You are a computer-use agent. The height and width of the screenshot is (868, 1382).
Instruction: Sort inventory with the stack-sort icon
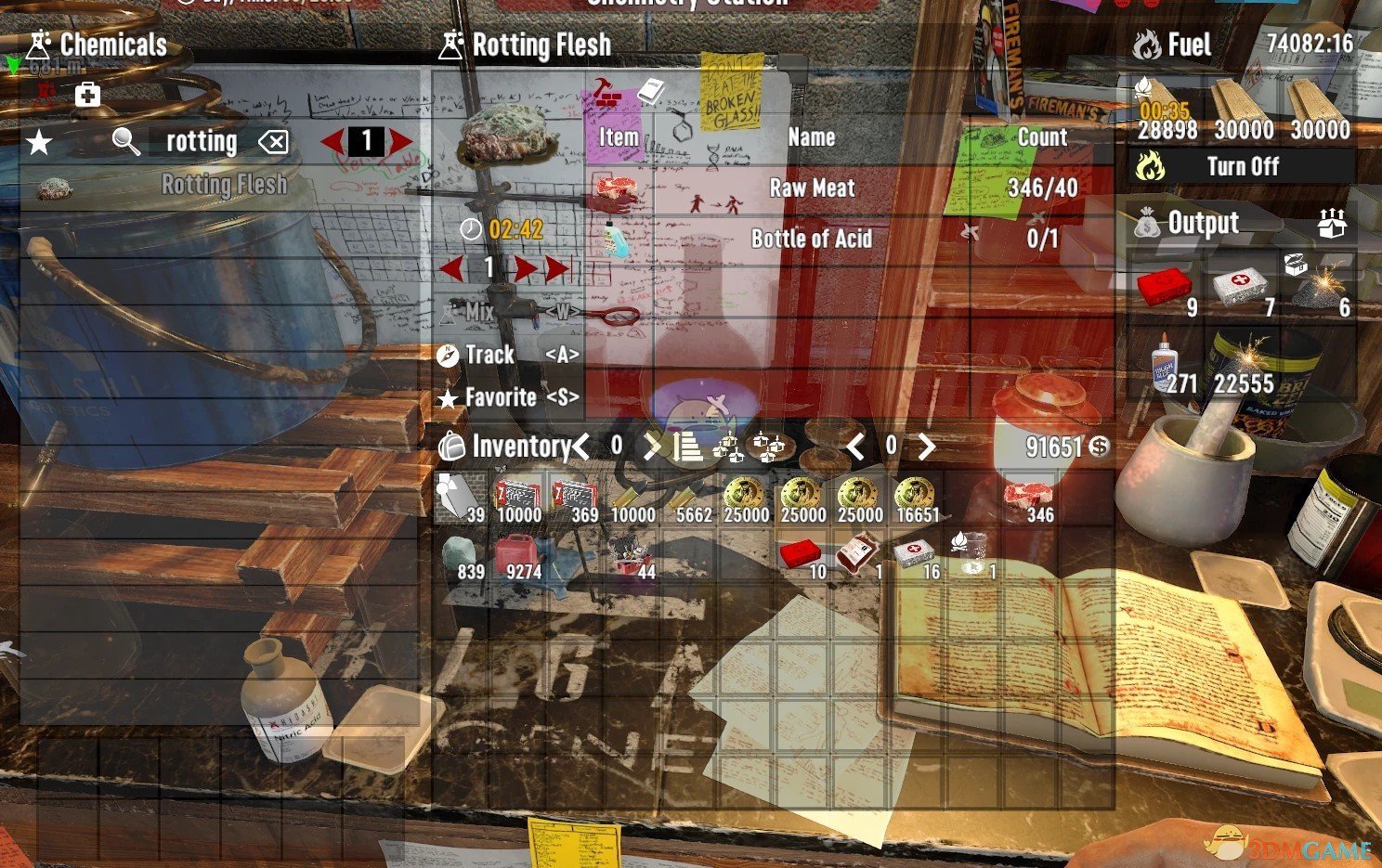tap(688, 447)
